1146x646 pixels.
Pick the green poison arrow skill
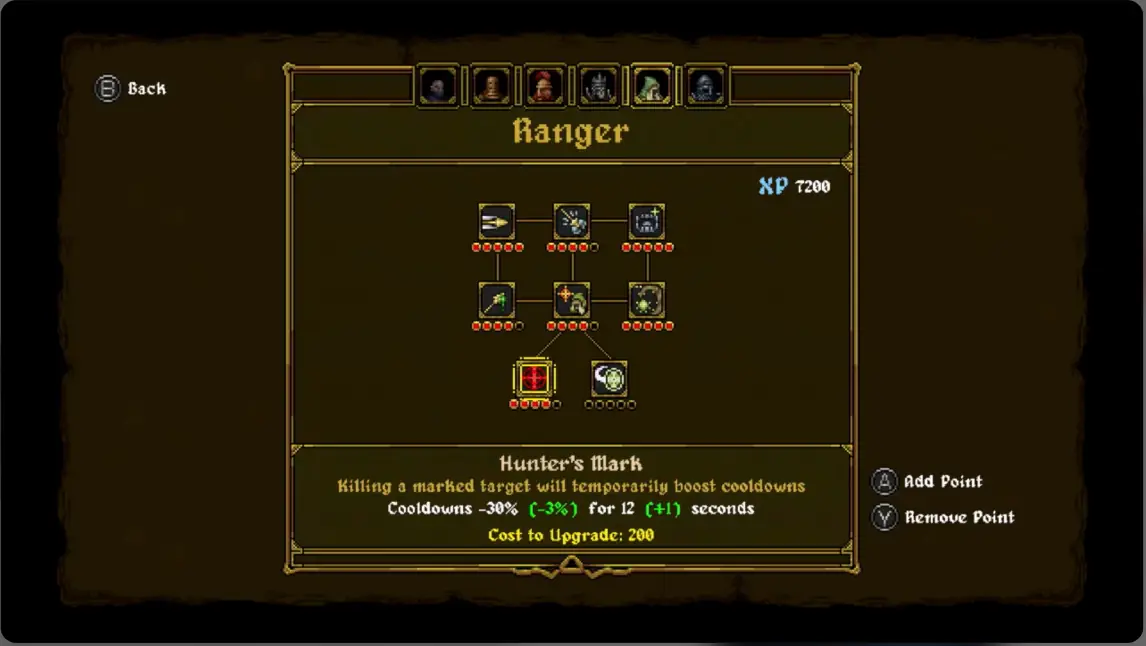[x=496, y=299]
